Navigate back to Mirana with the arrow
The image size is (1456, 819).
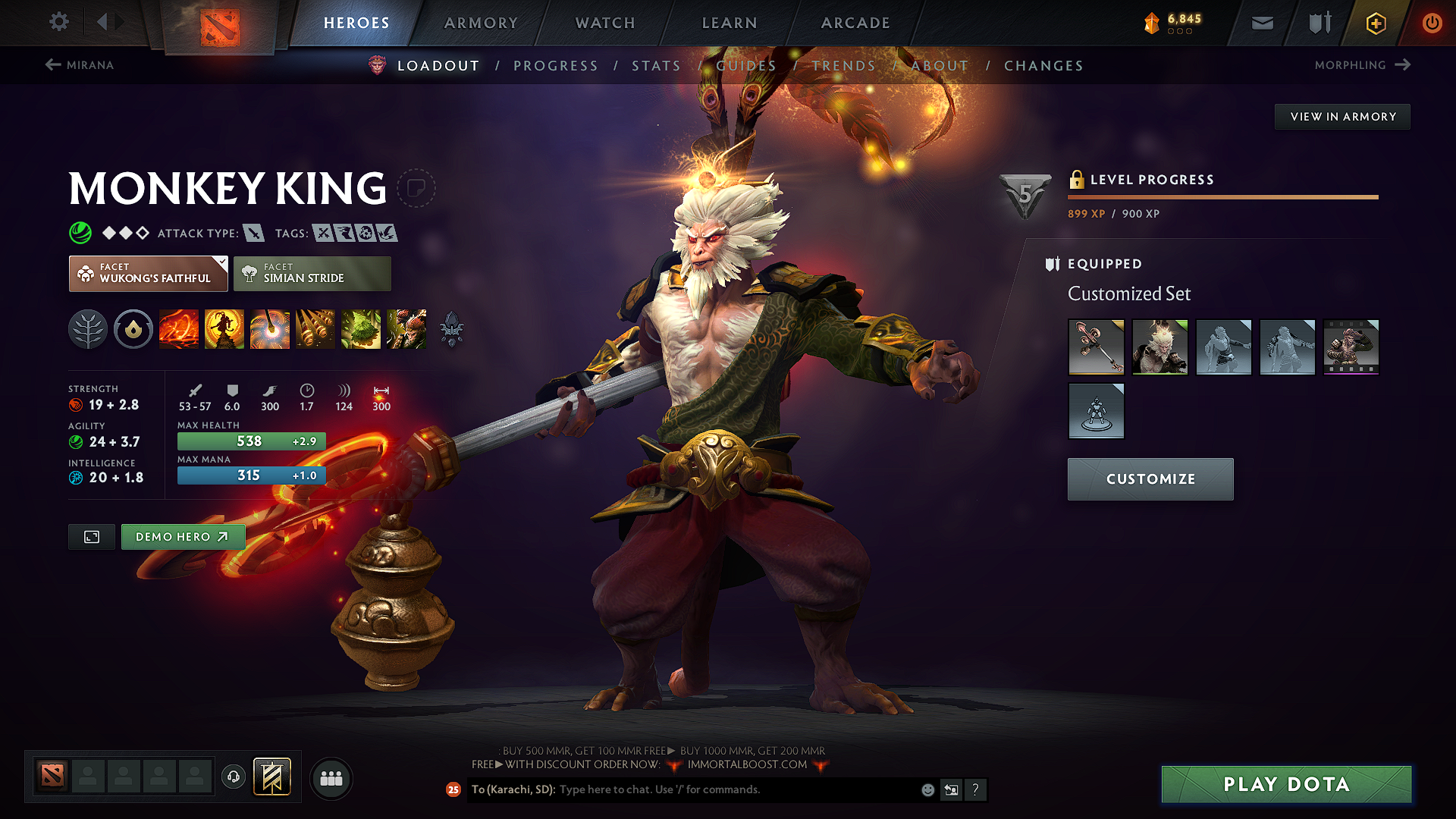pos(52,65)
